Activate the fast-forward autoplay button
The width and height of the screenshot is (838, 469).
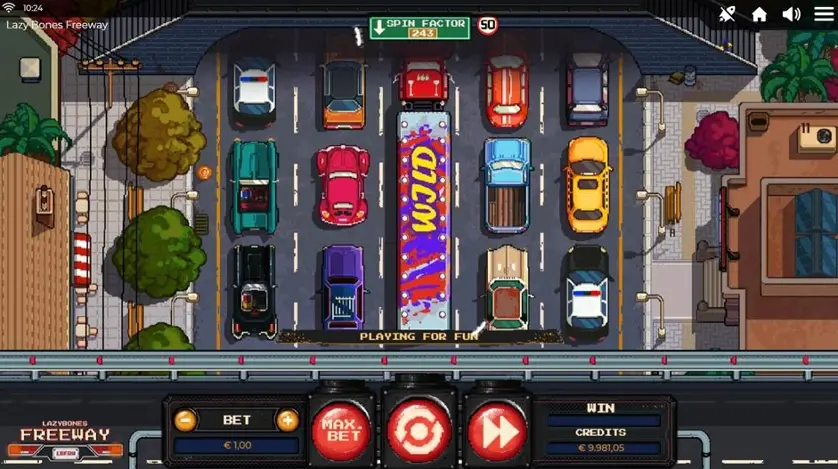tap(496, 431)
